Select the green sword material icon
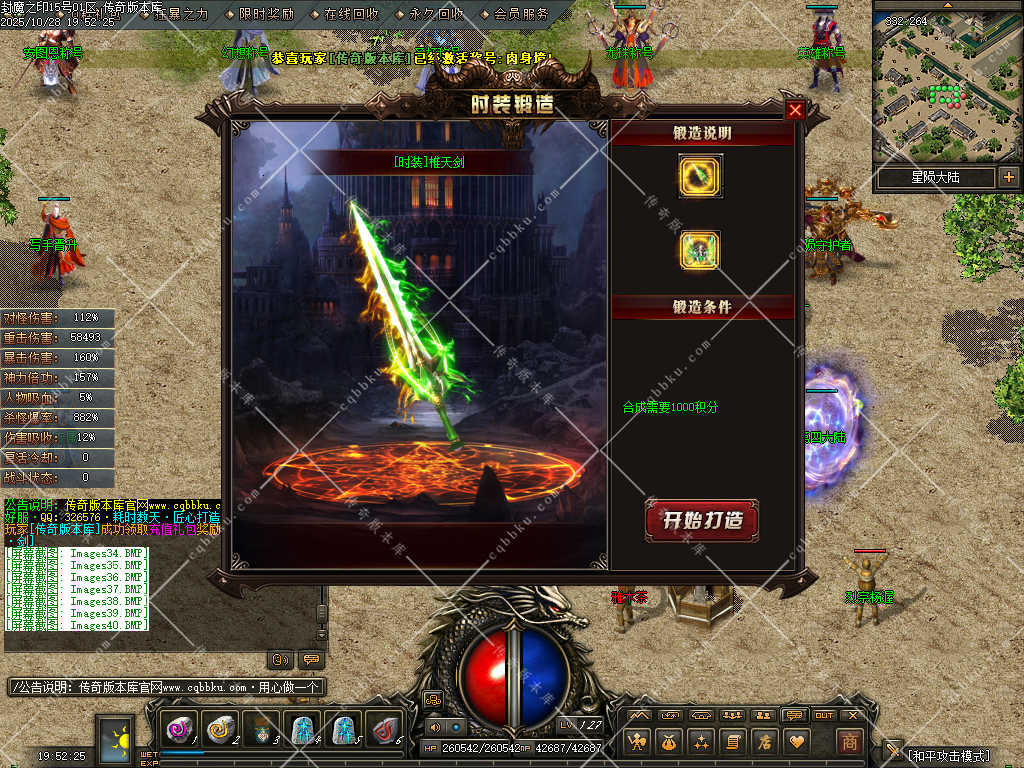The image size is (1024, 768). coord(700,176)
